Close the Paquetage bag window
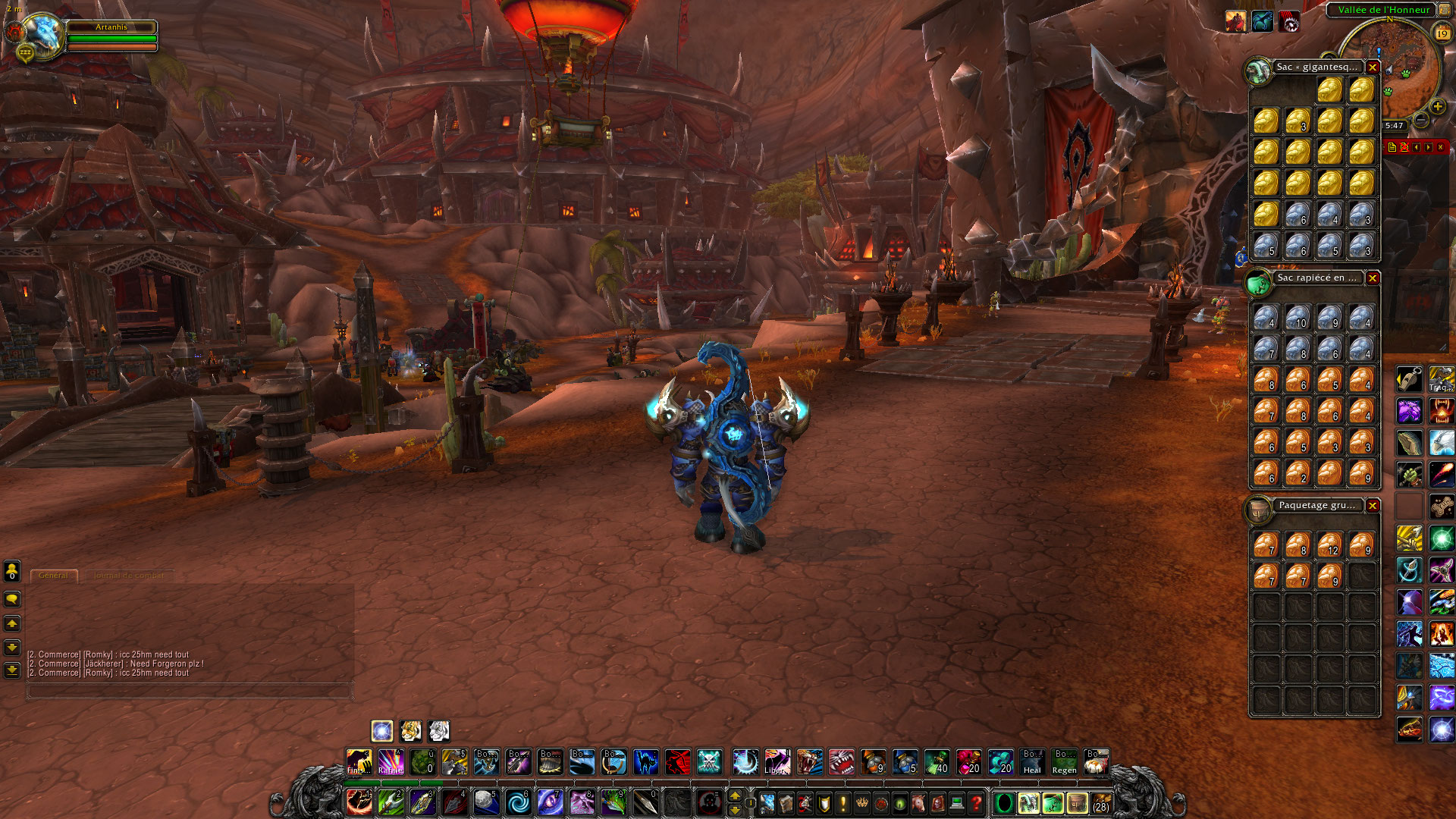 [1373, 506]
